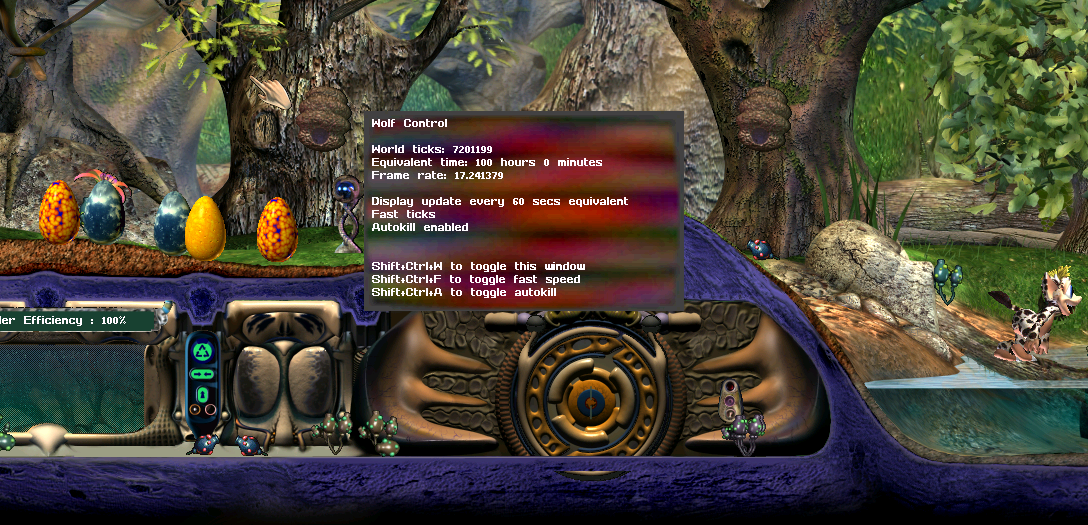Activate the green recycle symbol button
The image size is (1088, 525).
point(202,350)
